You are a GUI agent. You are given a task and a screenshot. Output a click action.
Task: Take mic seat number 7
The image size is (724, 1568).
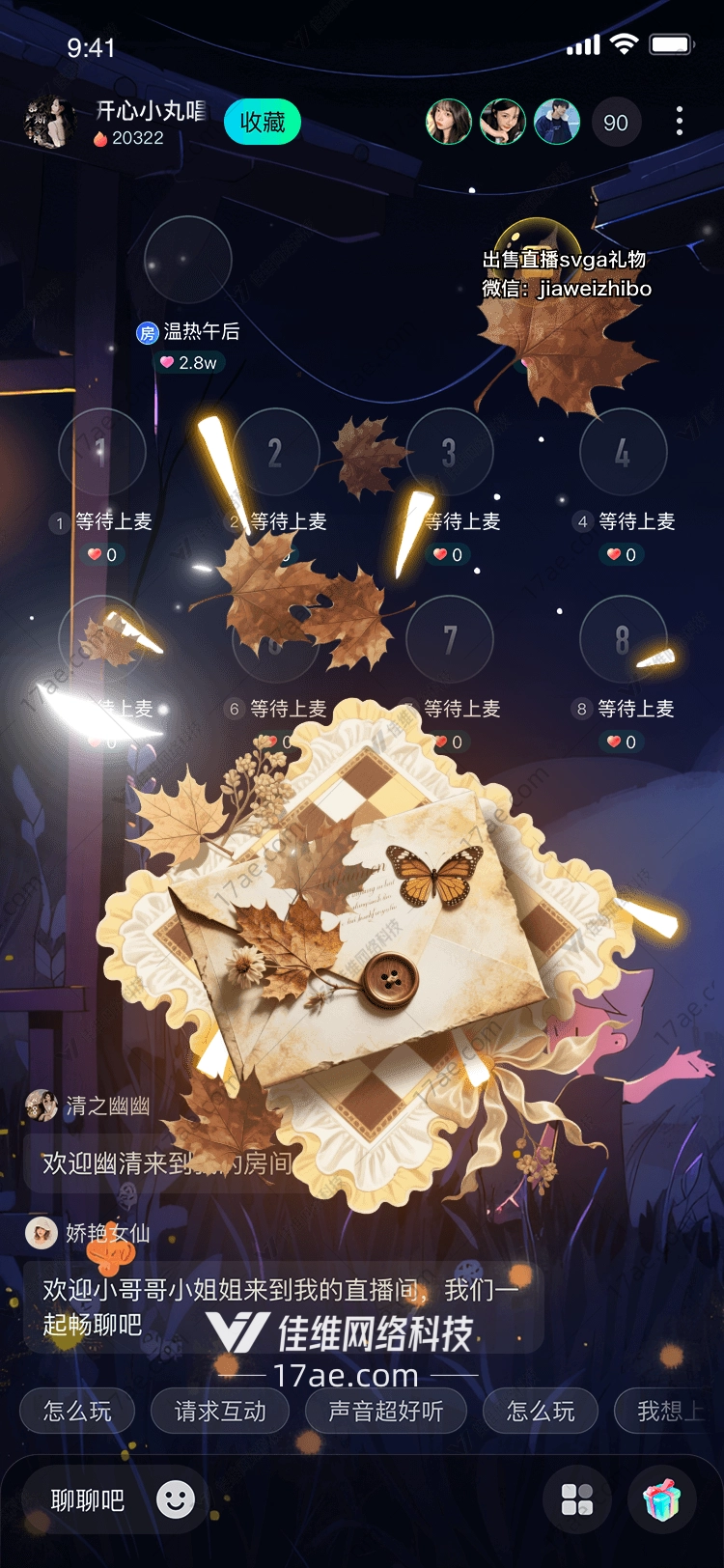coord(449,639)
